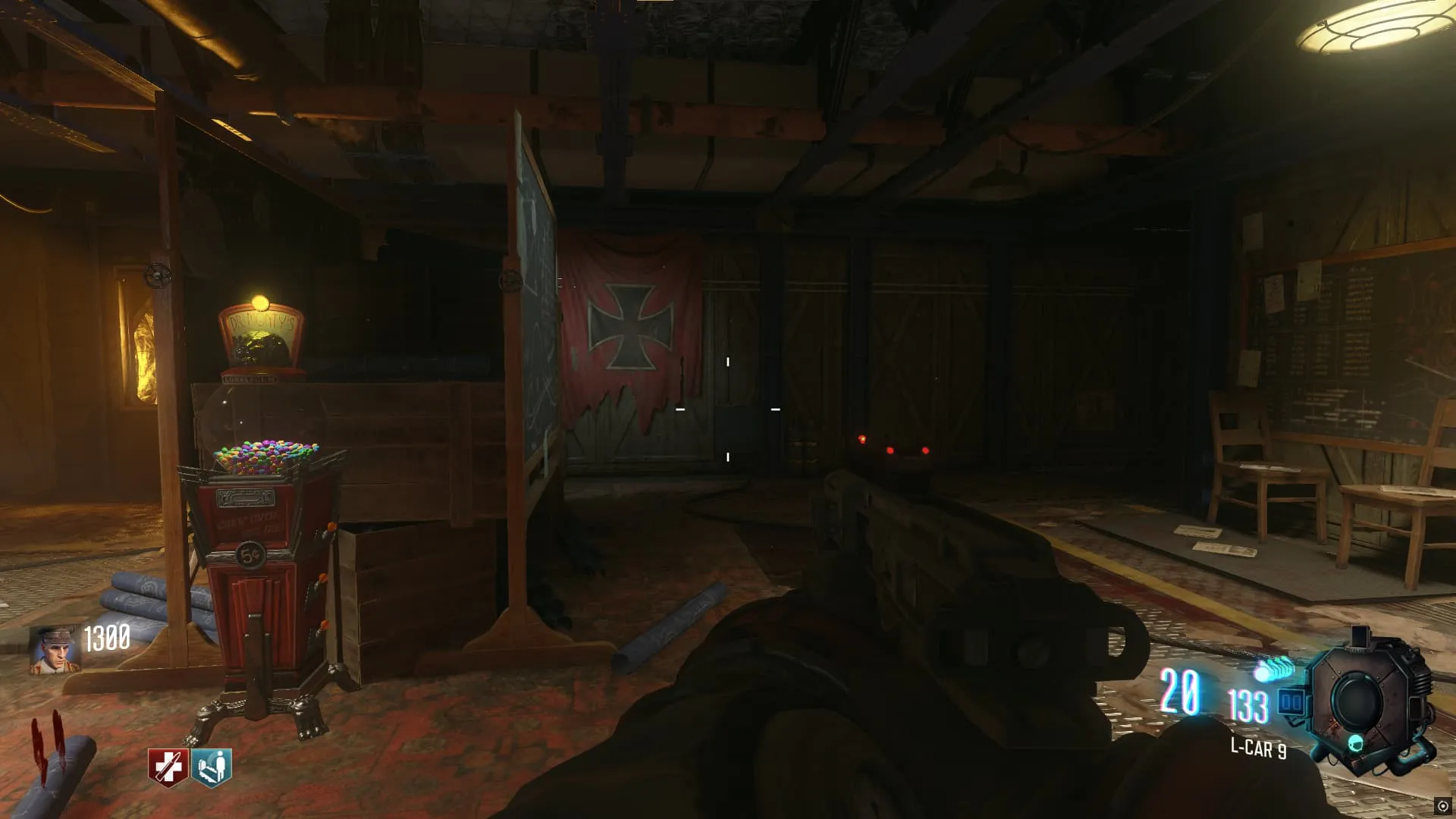Click the small target icon in corner
The height and width of the screenshot is (819, 1456).
point(1442,806)
